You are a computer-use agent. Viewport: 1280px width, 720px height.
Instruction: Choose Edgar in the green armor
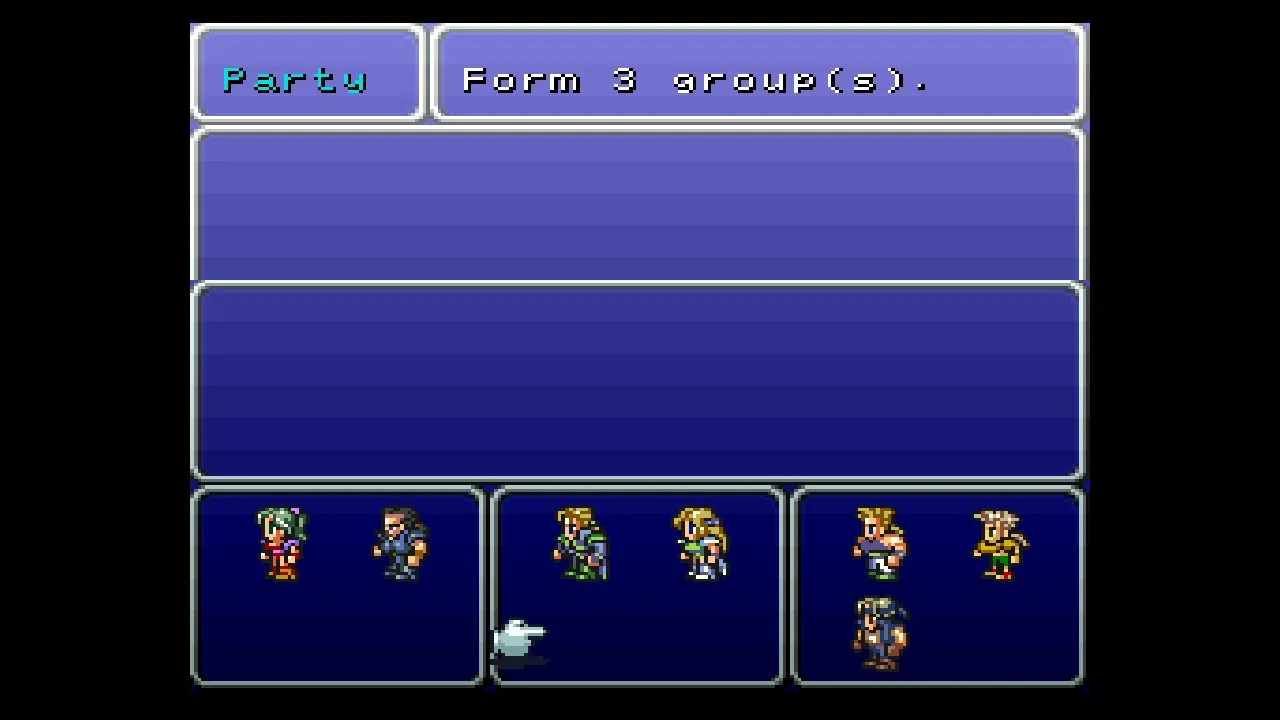pyautogui.click(x=581, y=544)
